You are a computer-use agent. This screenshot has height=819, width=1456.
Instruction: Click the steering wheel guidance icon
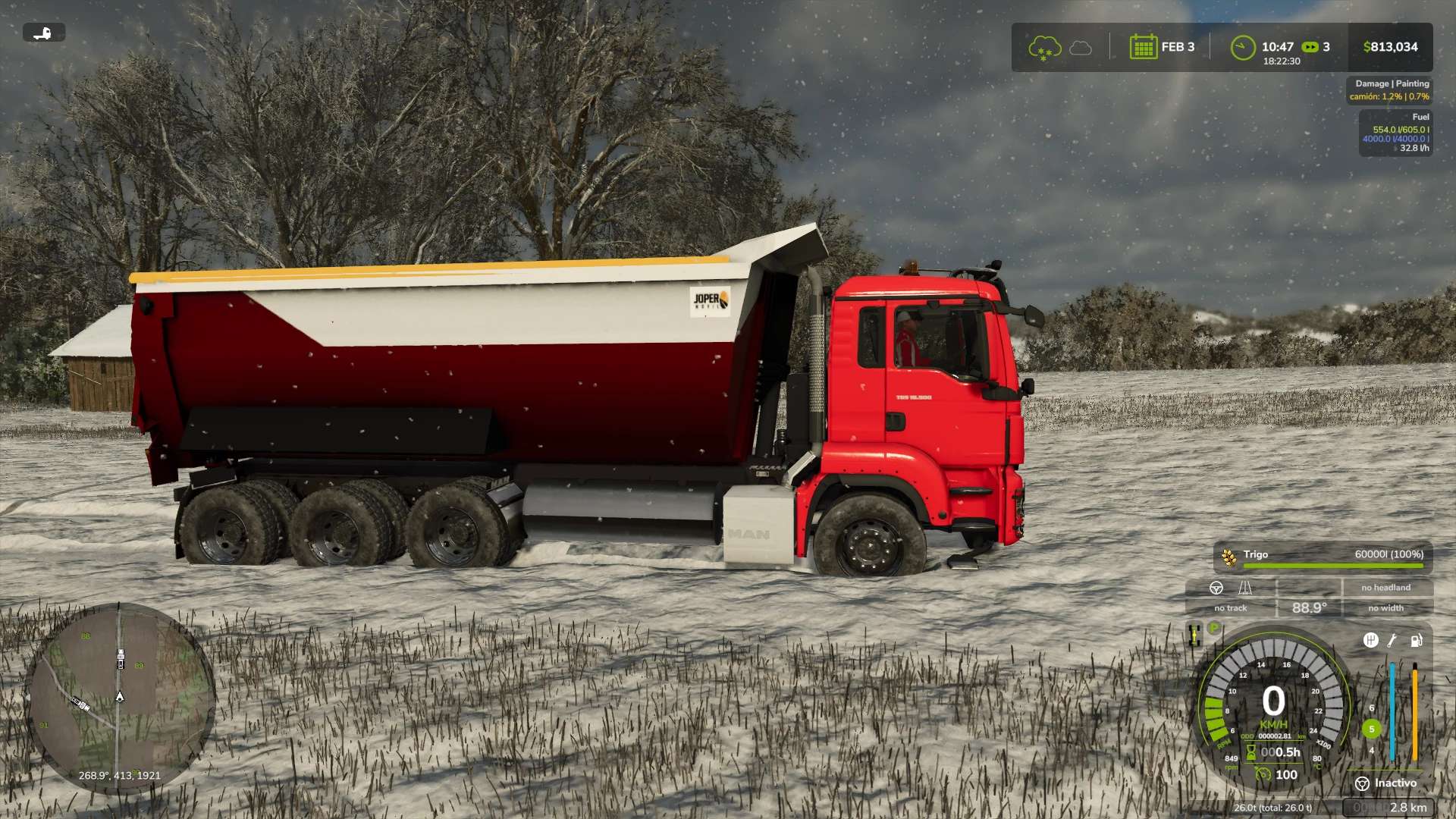coord(1216,588)
